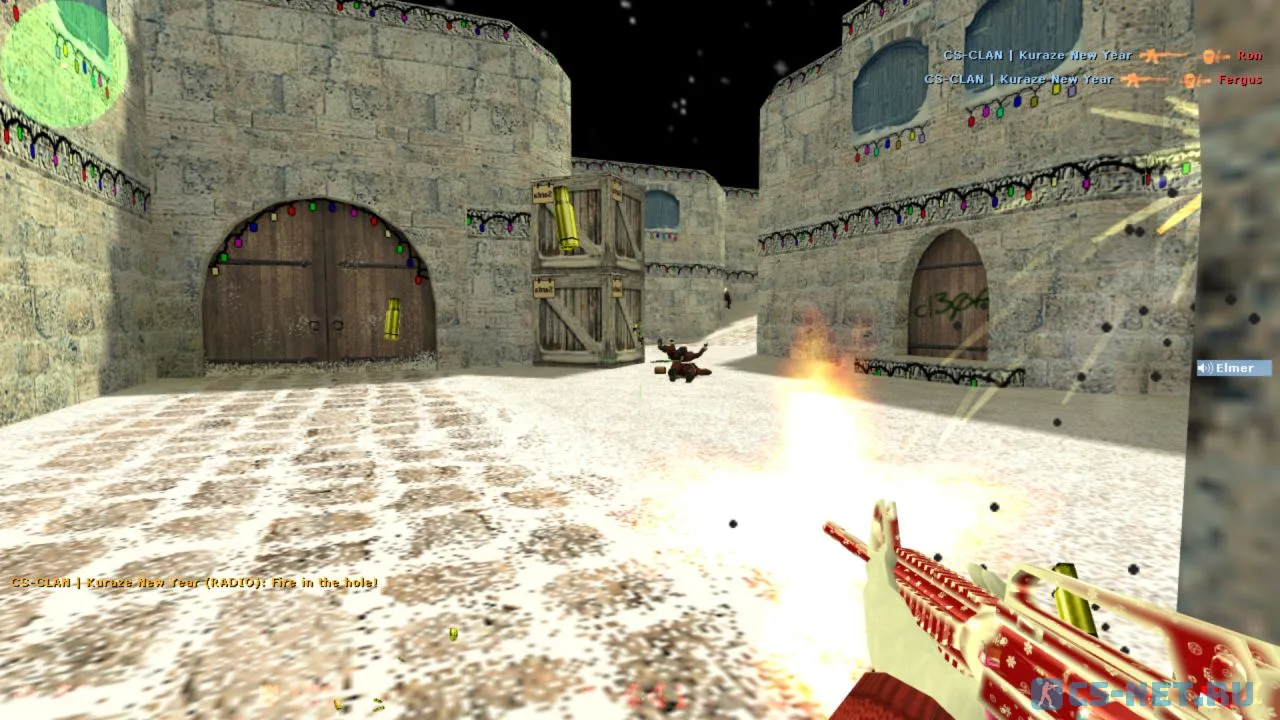
Task: Click the headshot icon in the top kill entry
Action: 1208,55
